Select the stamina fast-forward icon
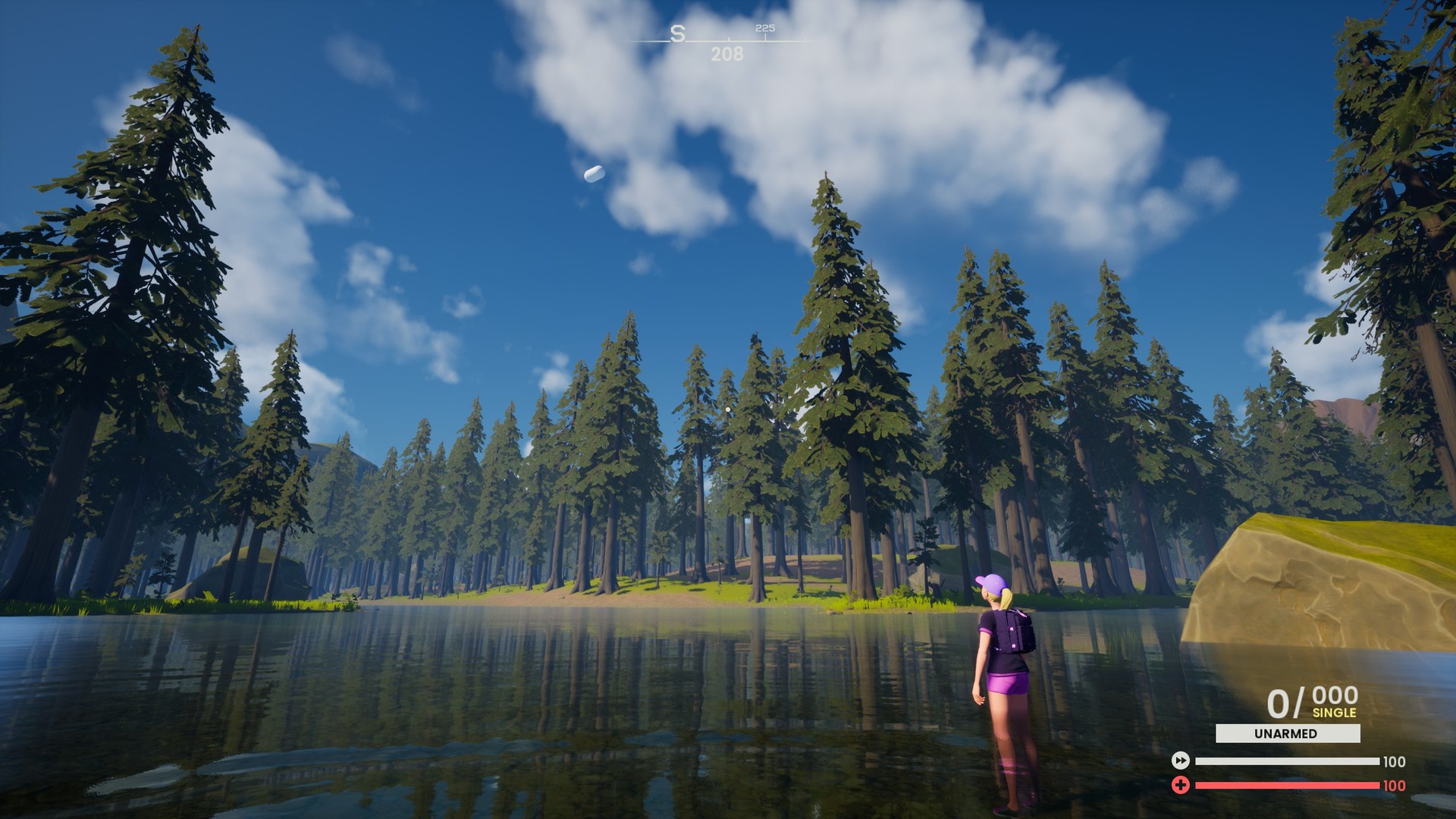Viewport: 1456px width, 819px height. (x=1180, y=761)
